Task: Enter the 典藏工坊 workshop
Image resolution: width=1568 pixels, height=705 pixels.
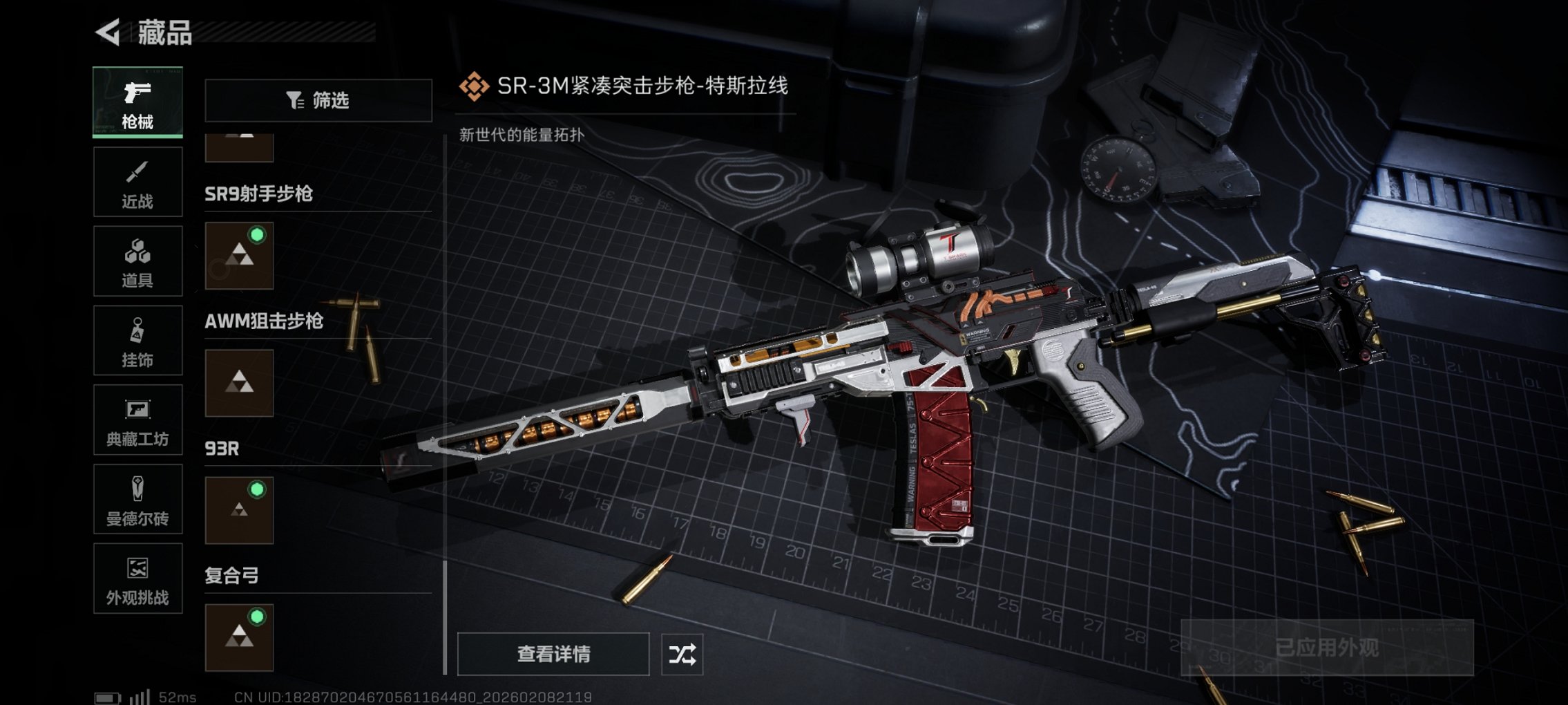Action: click(137, 420)
